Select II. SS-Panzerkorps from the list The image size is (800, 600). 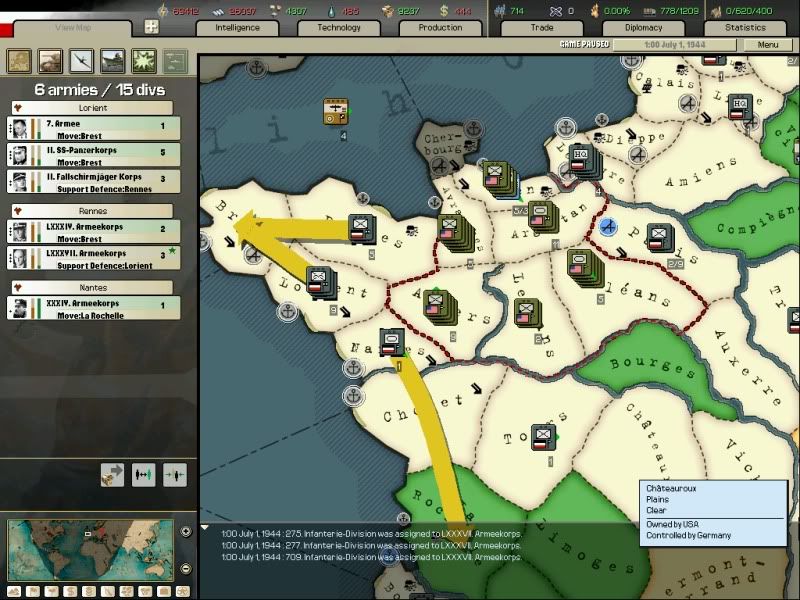click(x=95, y=156)
